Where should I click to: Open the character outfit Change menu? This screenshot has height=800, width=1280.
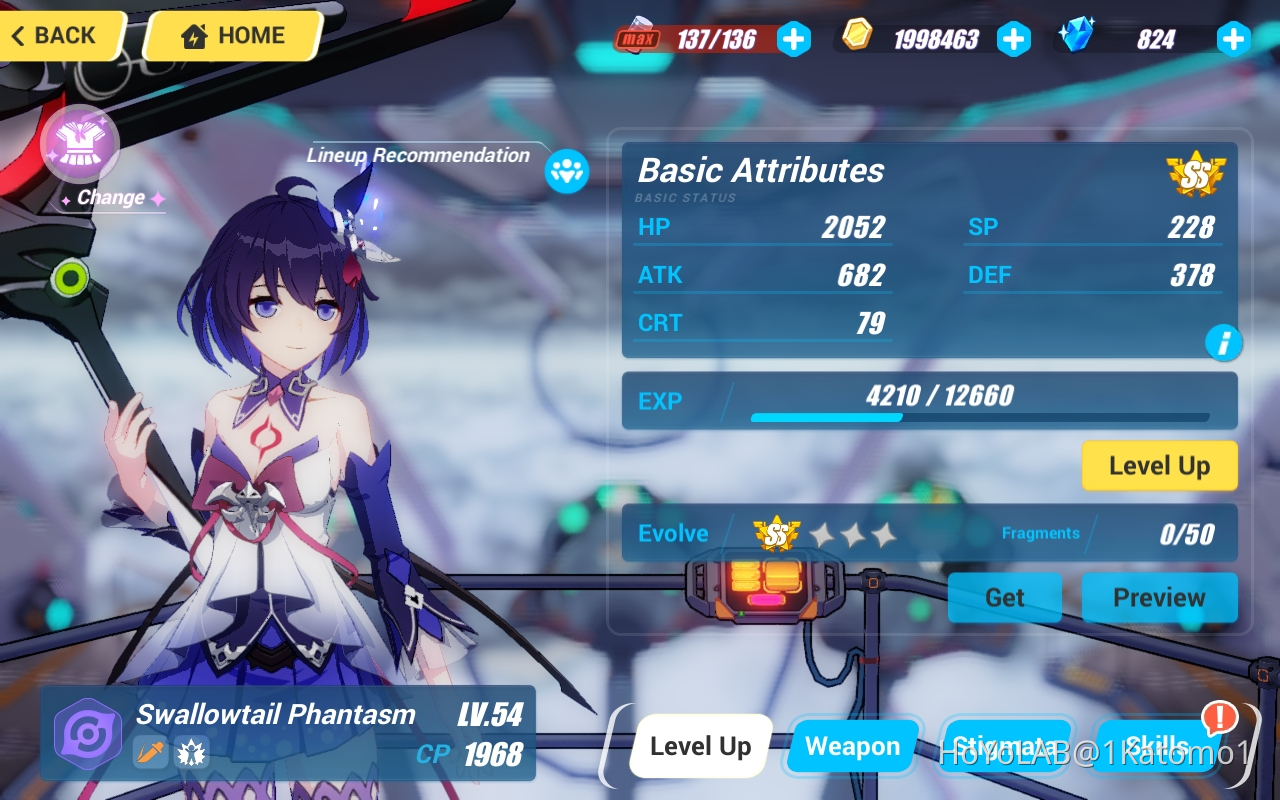point(80,143)
